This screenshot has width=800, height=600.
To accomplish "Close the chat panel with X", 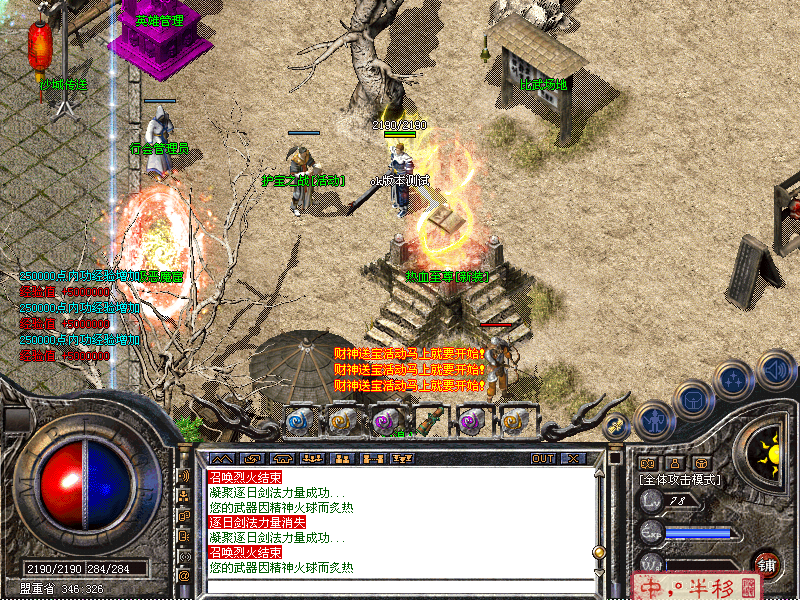I will coord(573,458).
